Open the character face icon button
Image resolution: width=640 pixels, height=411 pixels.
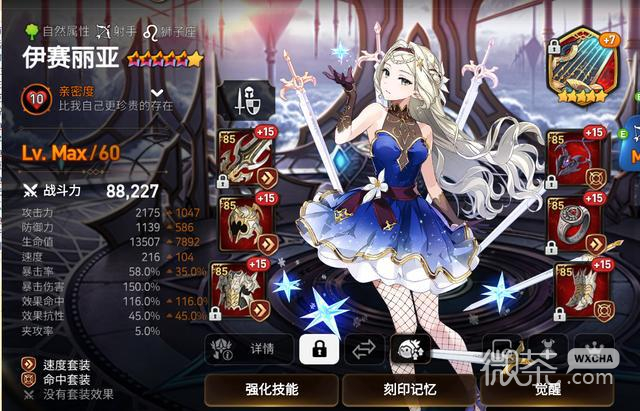(410, 349)
